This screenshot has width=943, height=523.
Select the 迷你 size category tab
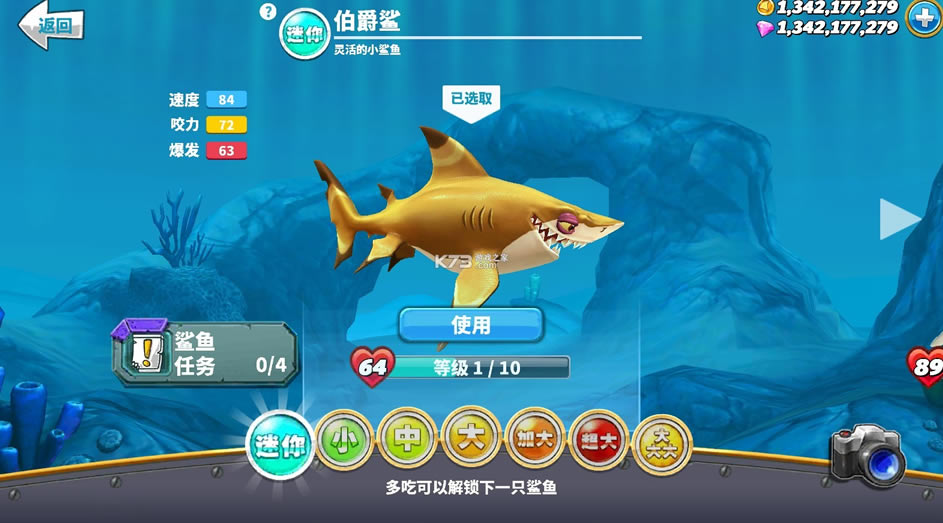(x=280, y=446)
